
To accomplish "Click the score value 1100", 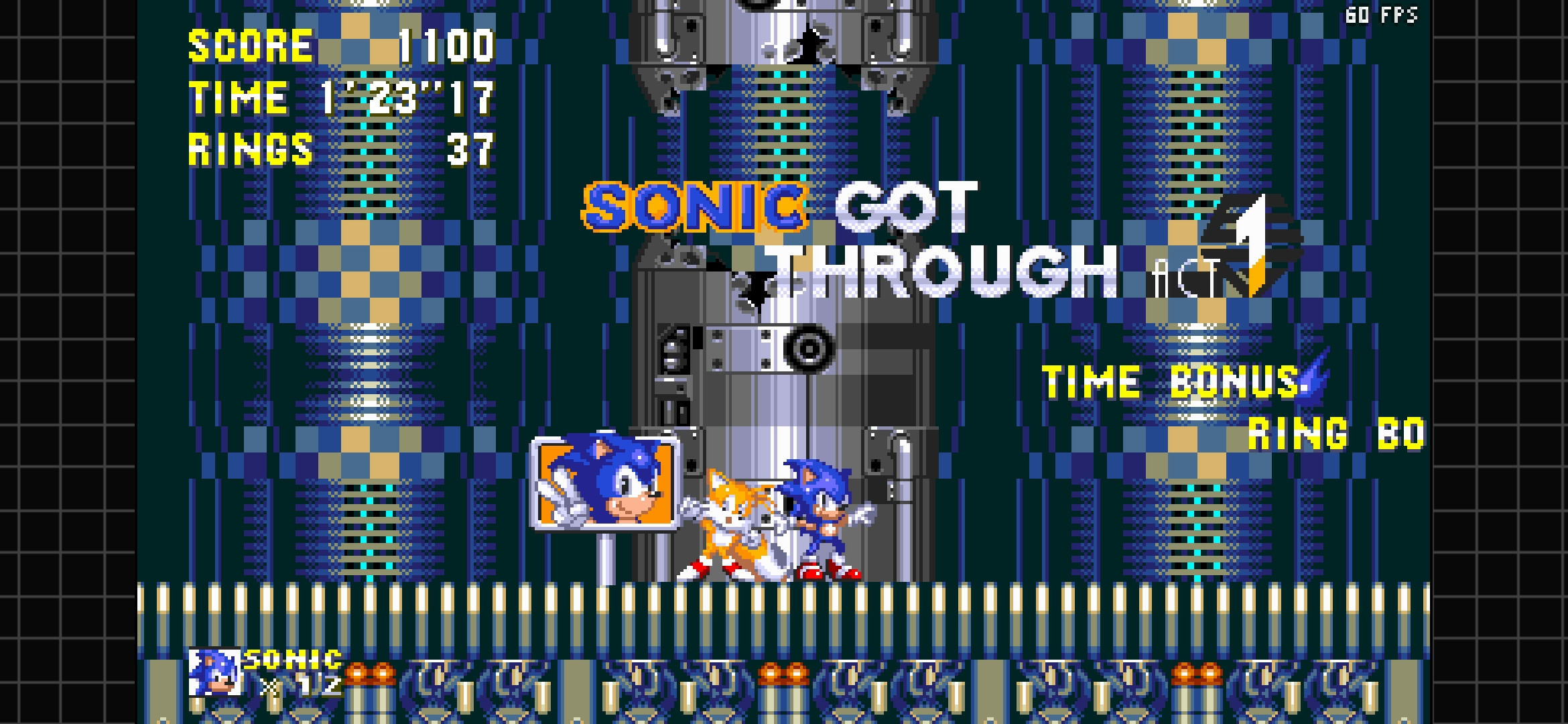I will (449, 46).
